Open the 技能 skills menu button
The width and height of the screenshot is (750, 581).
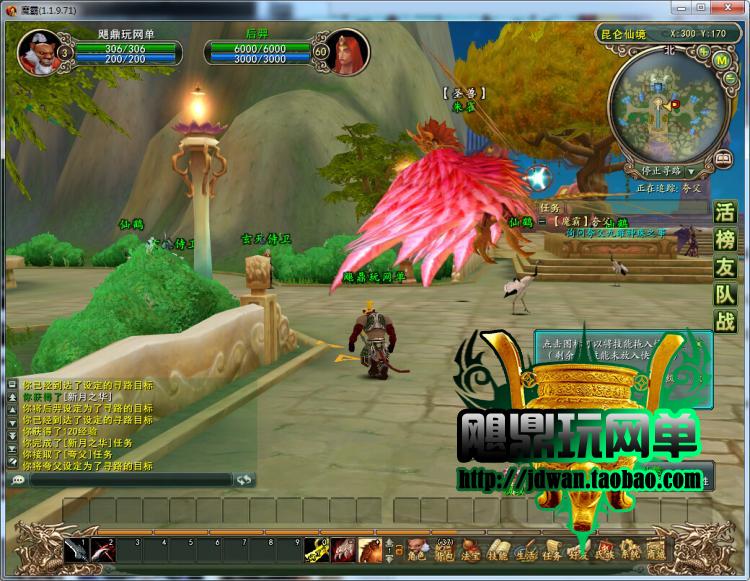[x=498, y=551]
